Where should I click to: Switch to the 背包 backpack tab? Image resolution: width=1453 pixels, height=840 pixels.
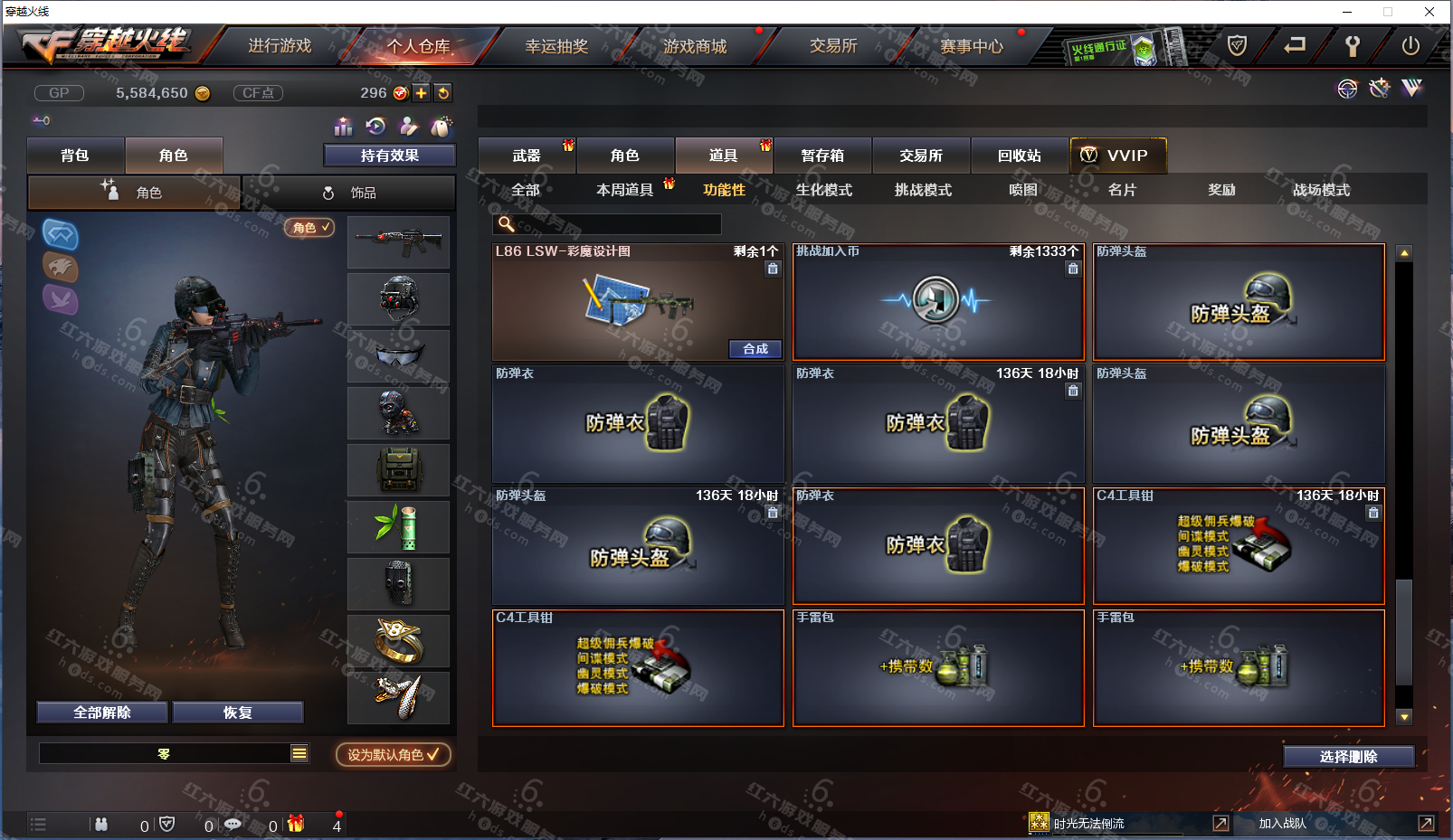tap(75, 156)
